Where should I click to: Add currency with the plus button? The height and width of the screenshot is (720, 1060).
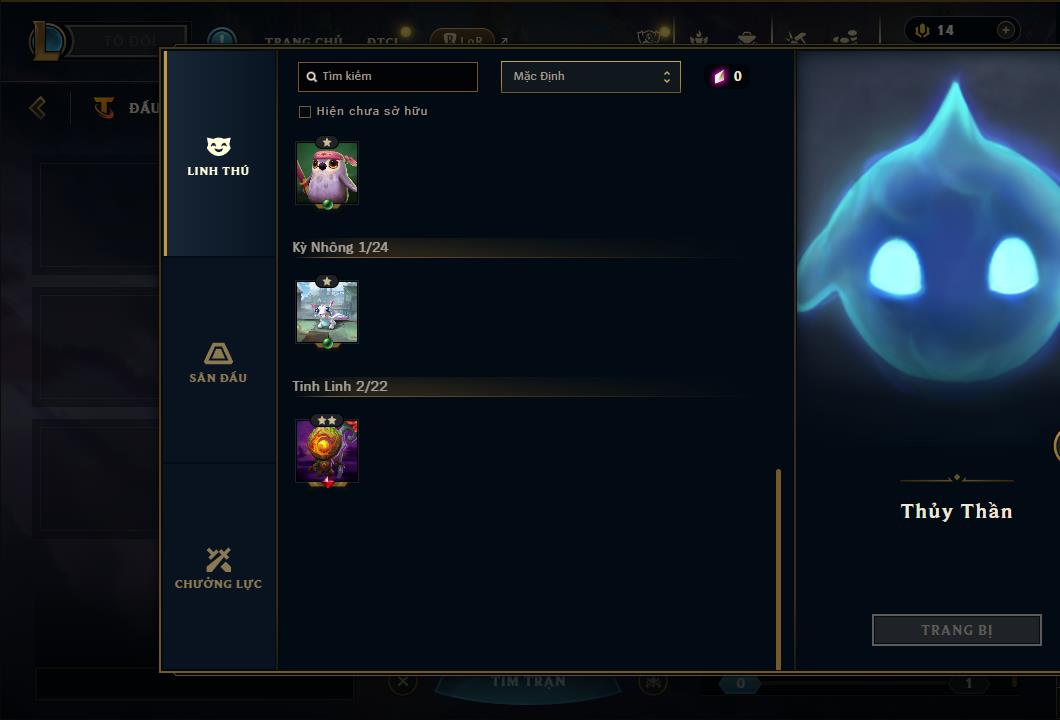(1005, 30)
